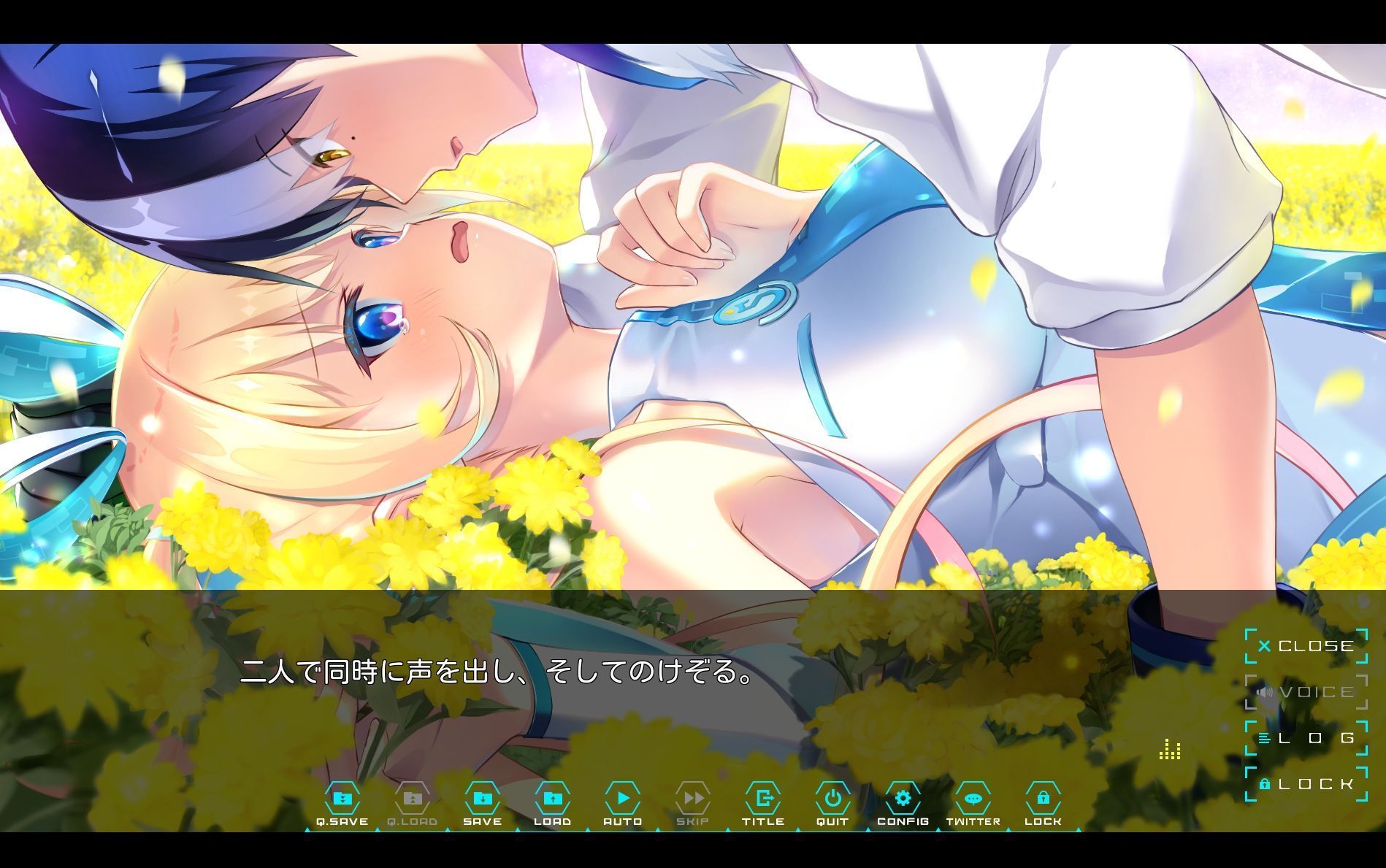Return to title via the TITLE icon
Screen dimensions: 1386x868
(764, 797)
